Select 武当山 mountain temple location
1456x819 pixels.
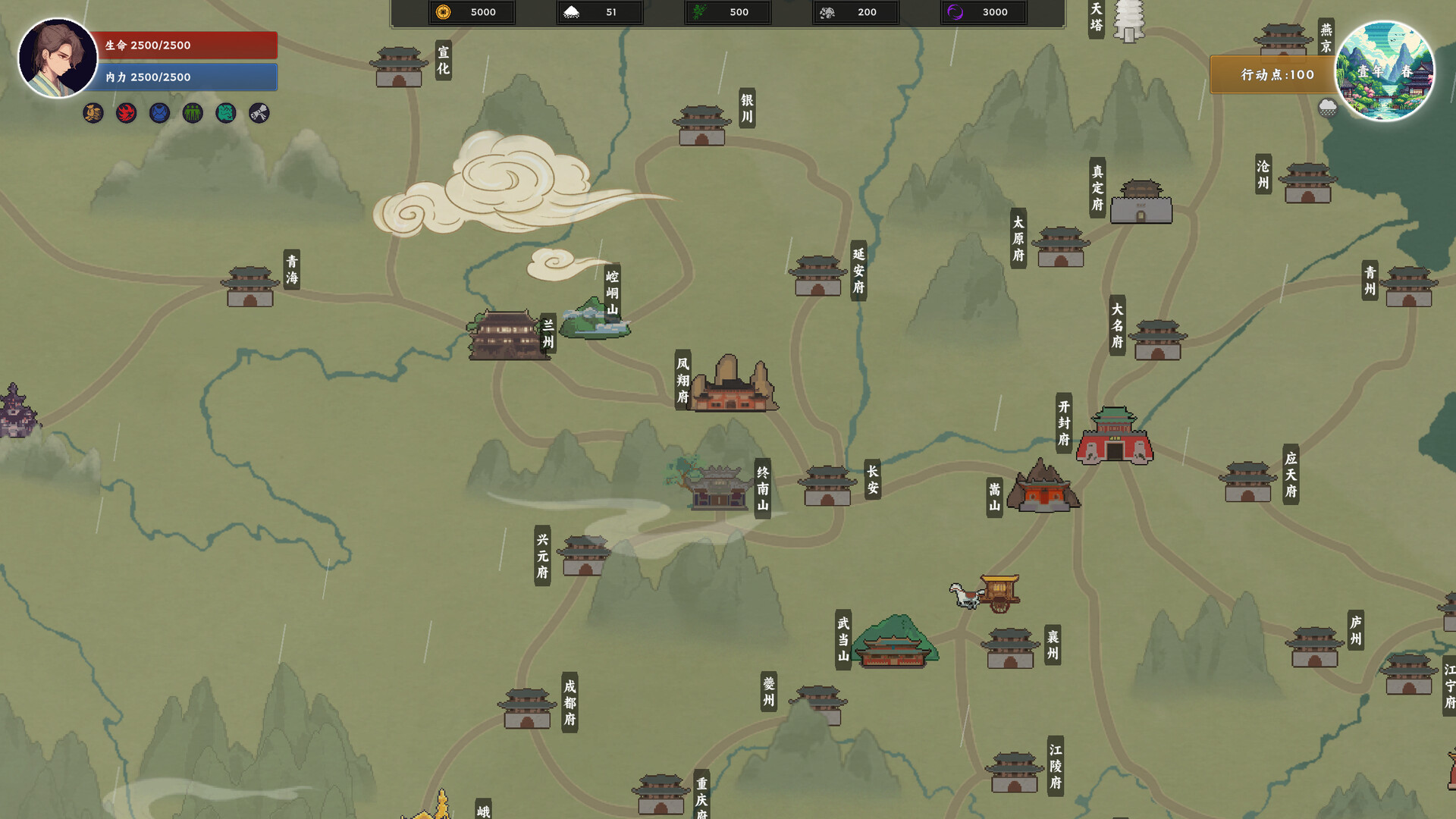894,642
